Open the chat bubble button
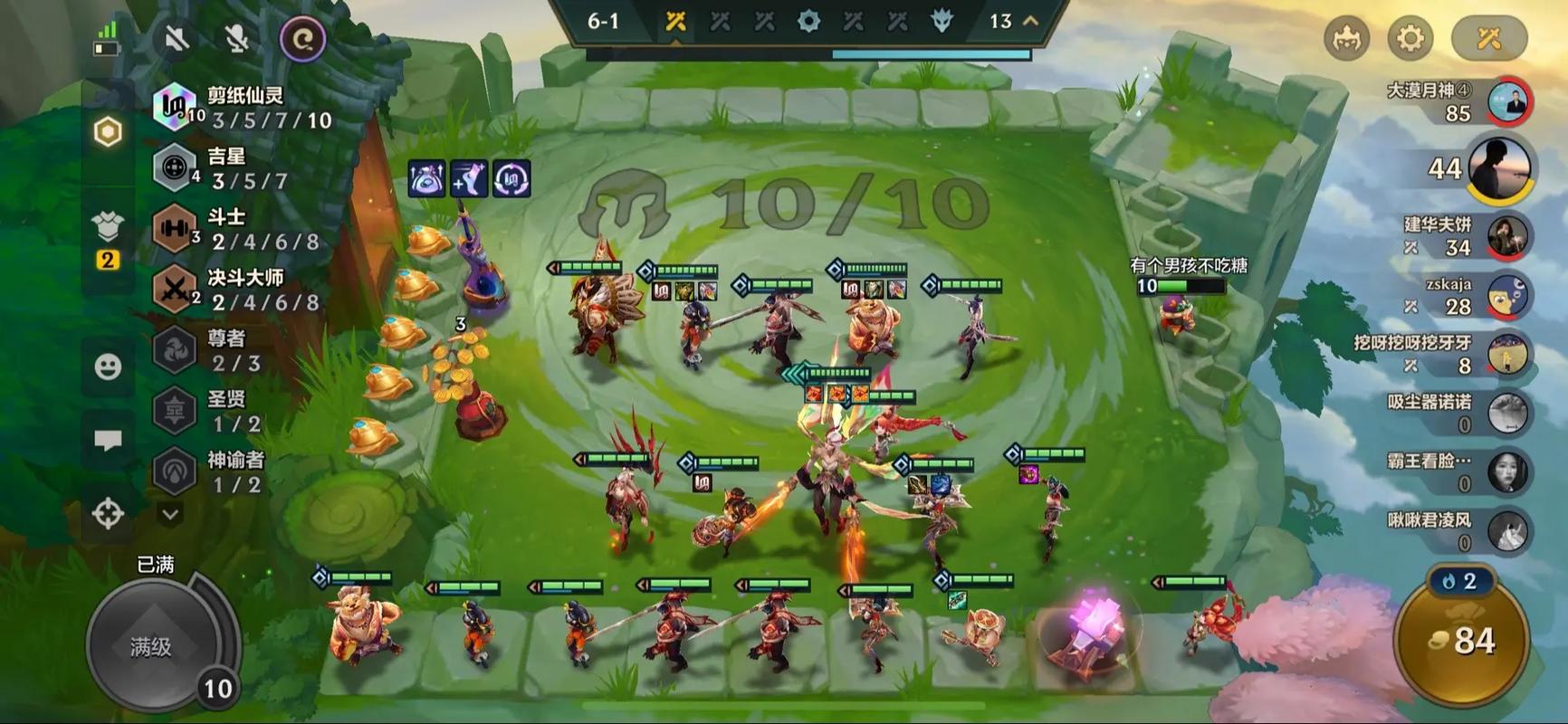1568x724 pixels. [x=108, y=441]
